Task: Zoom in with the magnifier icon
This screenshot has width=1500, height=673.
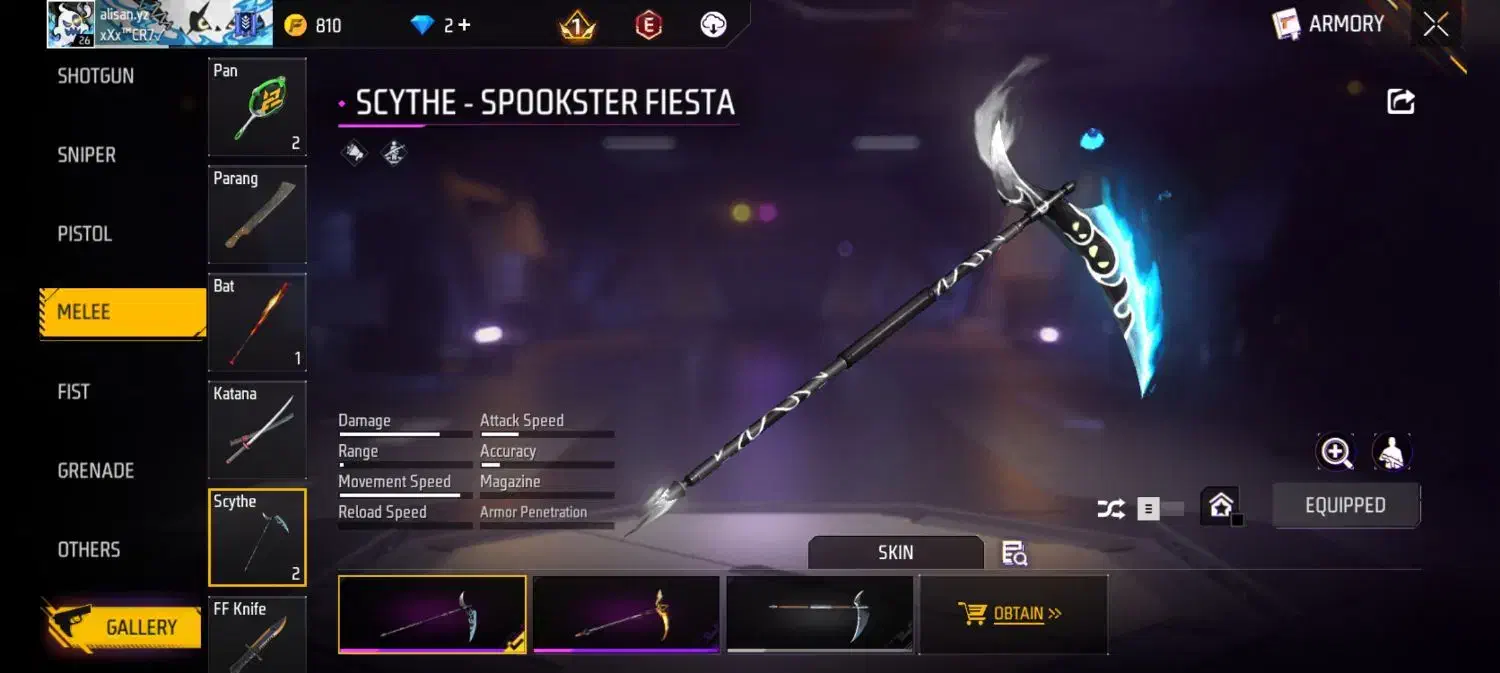Action: [x=1336, y=453]
